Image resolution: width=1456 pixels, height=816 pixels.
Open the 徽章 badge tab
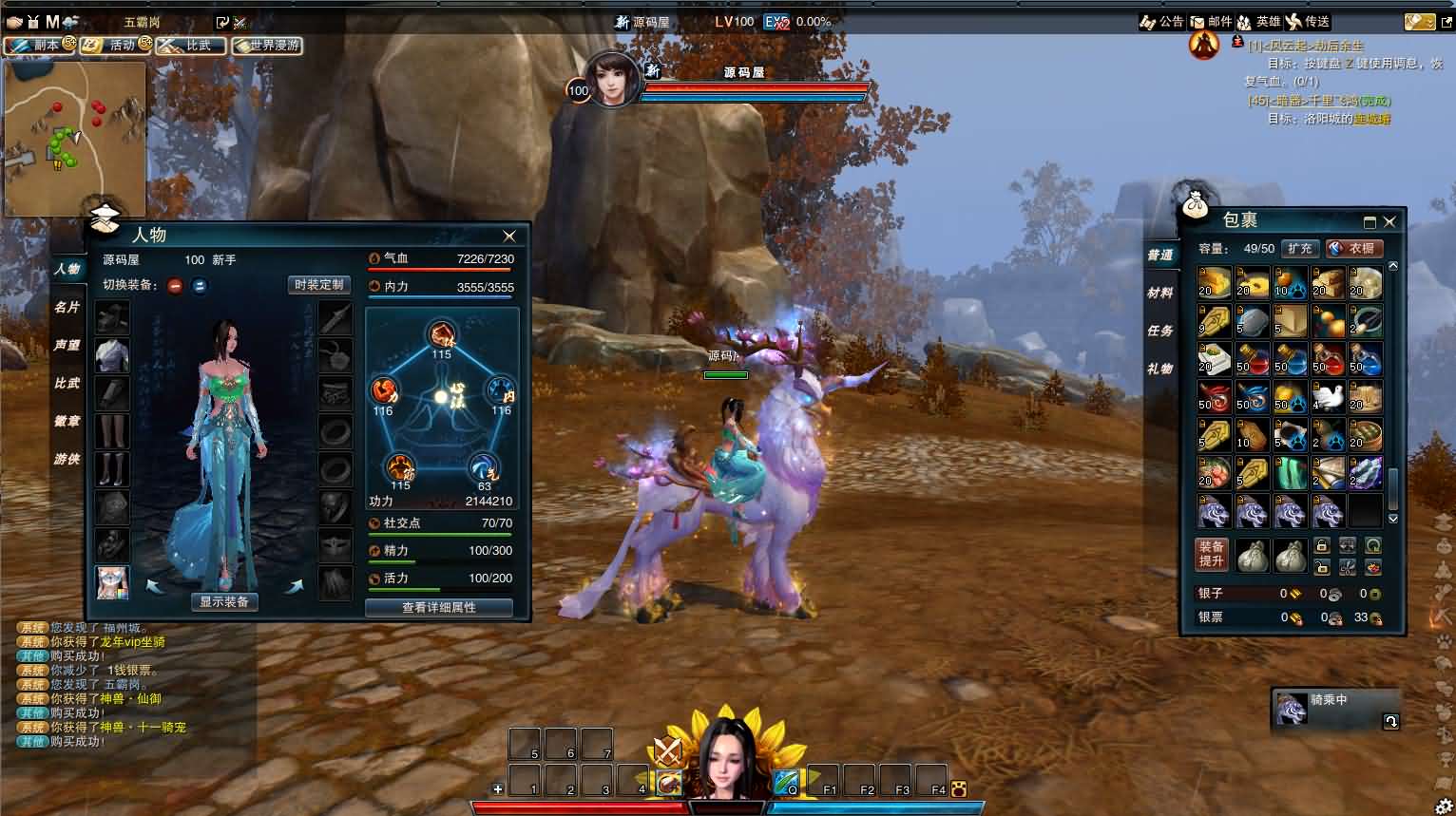pos(67,421)
